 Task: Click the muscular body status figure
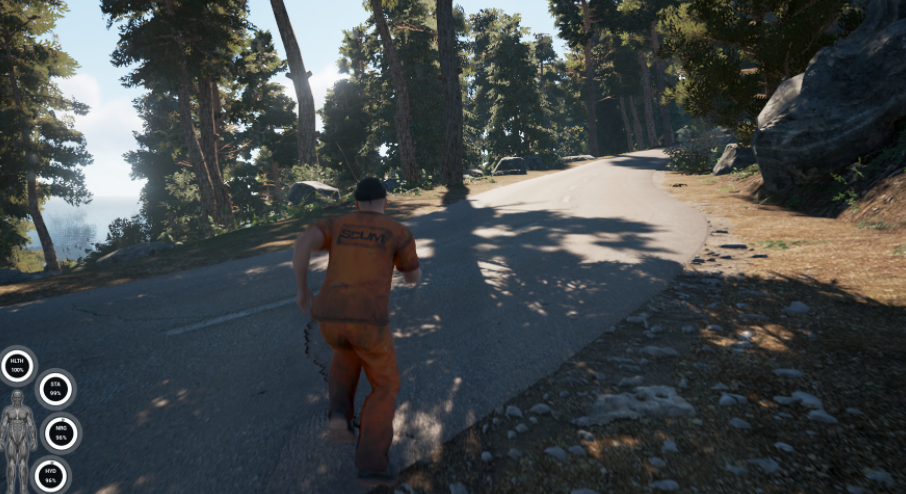17,437
